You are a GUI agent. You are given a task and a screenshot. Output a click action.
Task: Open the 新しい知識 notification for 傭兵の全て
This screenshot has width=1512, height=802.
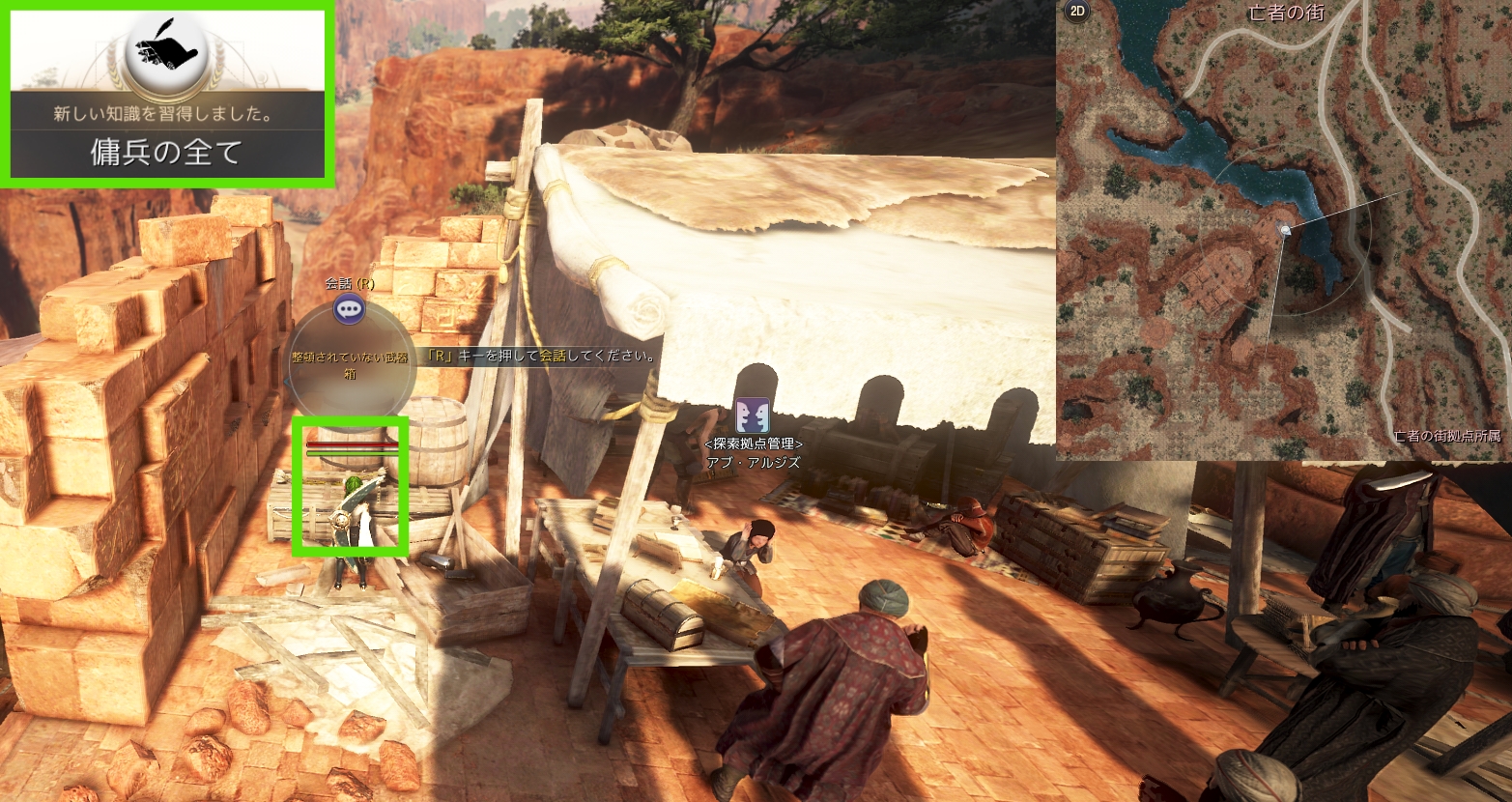click(167, 94)
